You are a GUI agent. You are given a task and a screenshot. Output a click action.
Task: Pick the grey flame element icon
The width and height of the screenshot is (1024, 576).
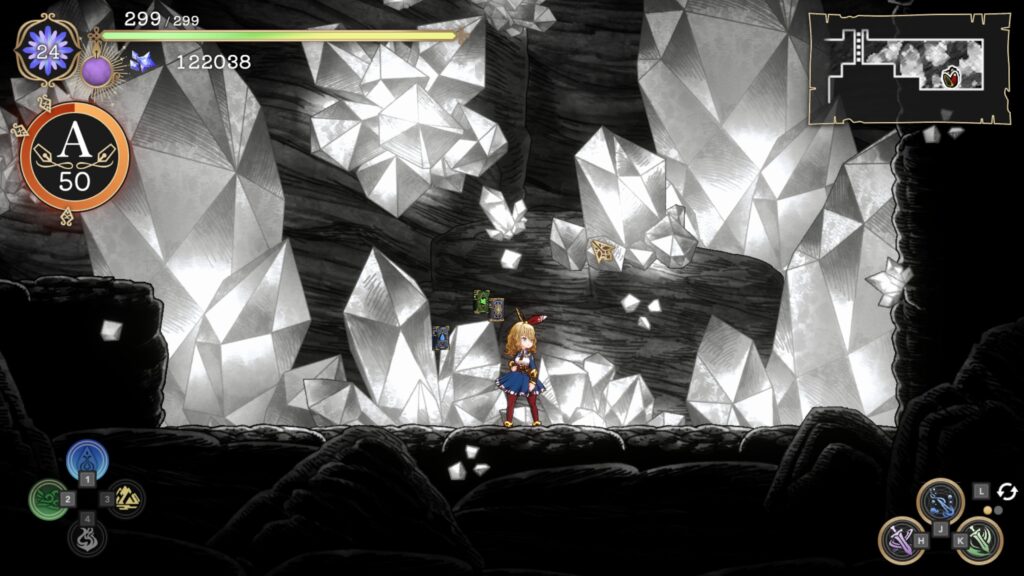pos(87,537)
